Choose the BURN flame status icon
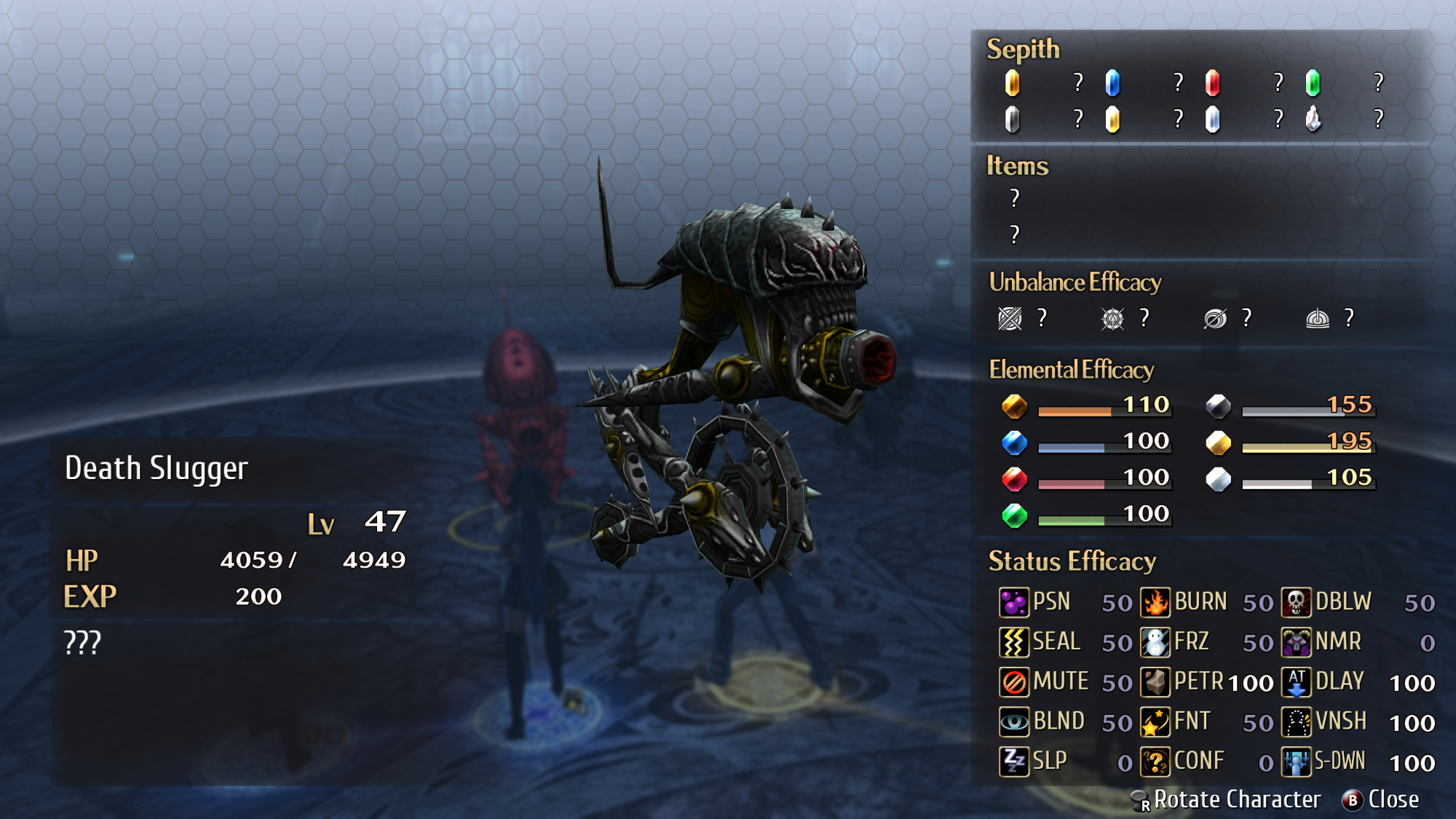The width and height of the screenshot is (1456, 819). [x=1155, y=602]
